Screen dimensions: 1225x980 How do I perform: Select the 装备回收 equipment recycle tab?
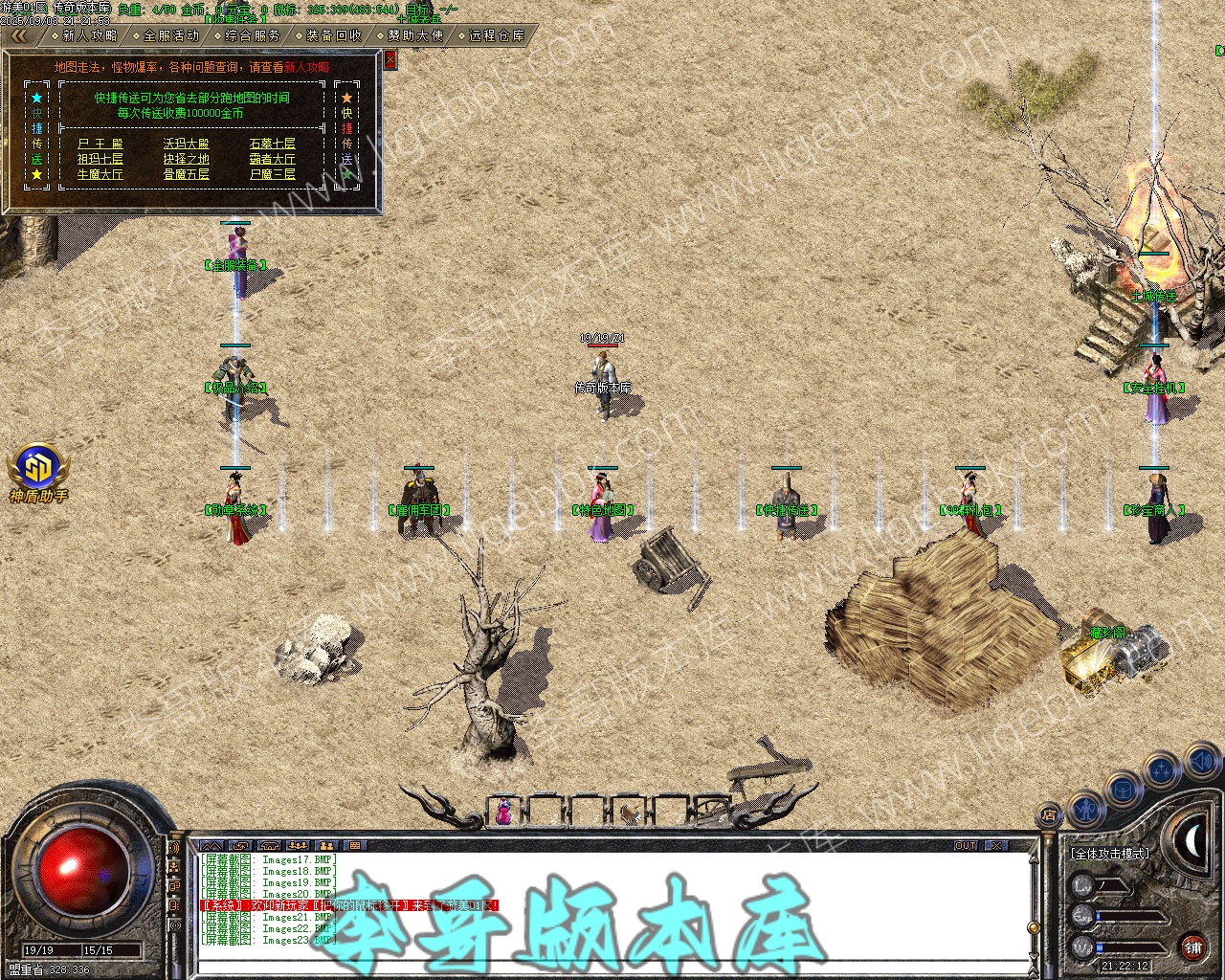[x=334, y=35]
